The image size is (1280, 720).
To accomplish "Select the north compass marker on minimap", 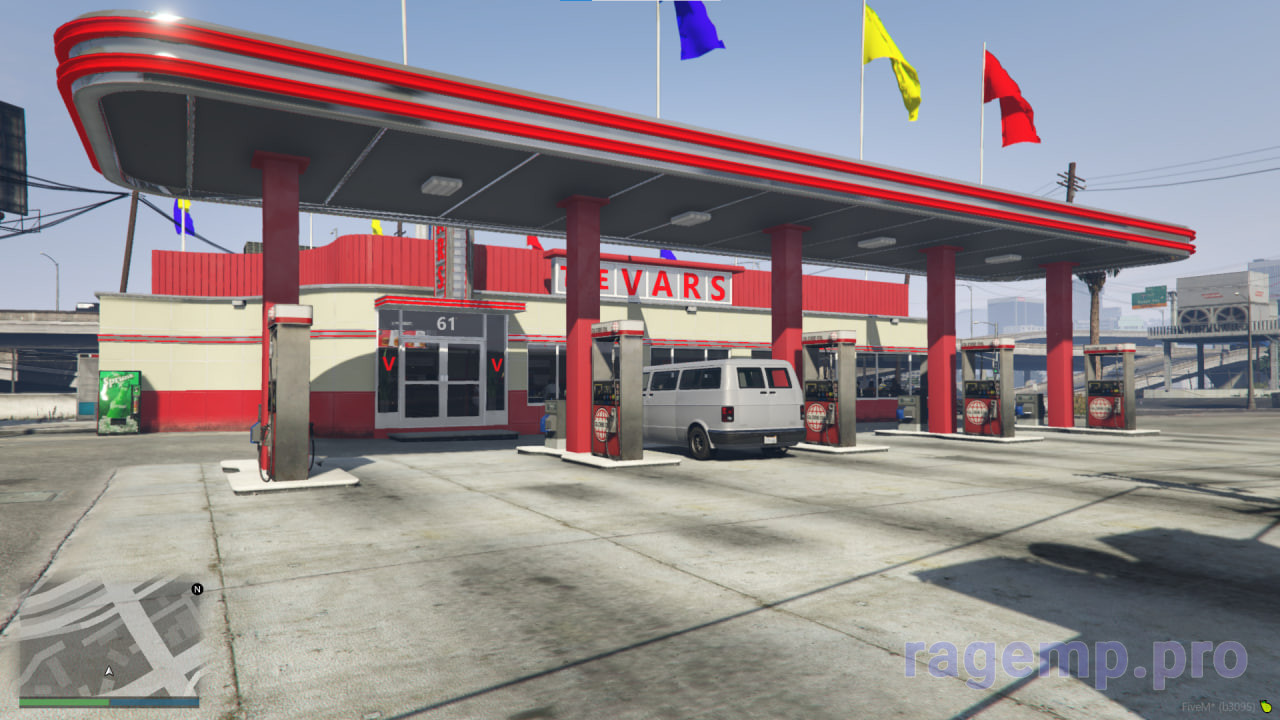I will [197, 589].
